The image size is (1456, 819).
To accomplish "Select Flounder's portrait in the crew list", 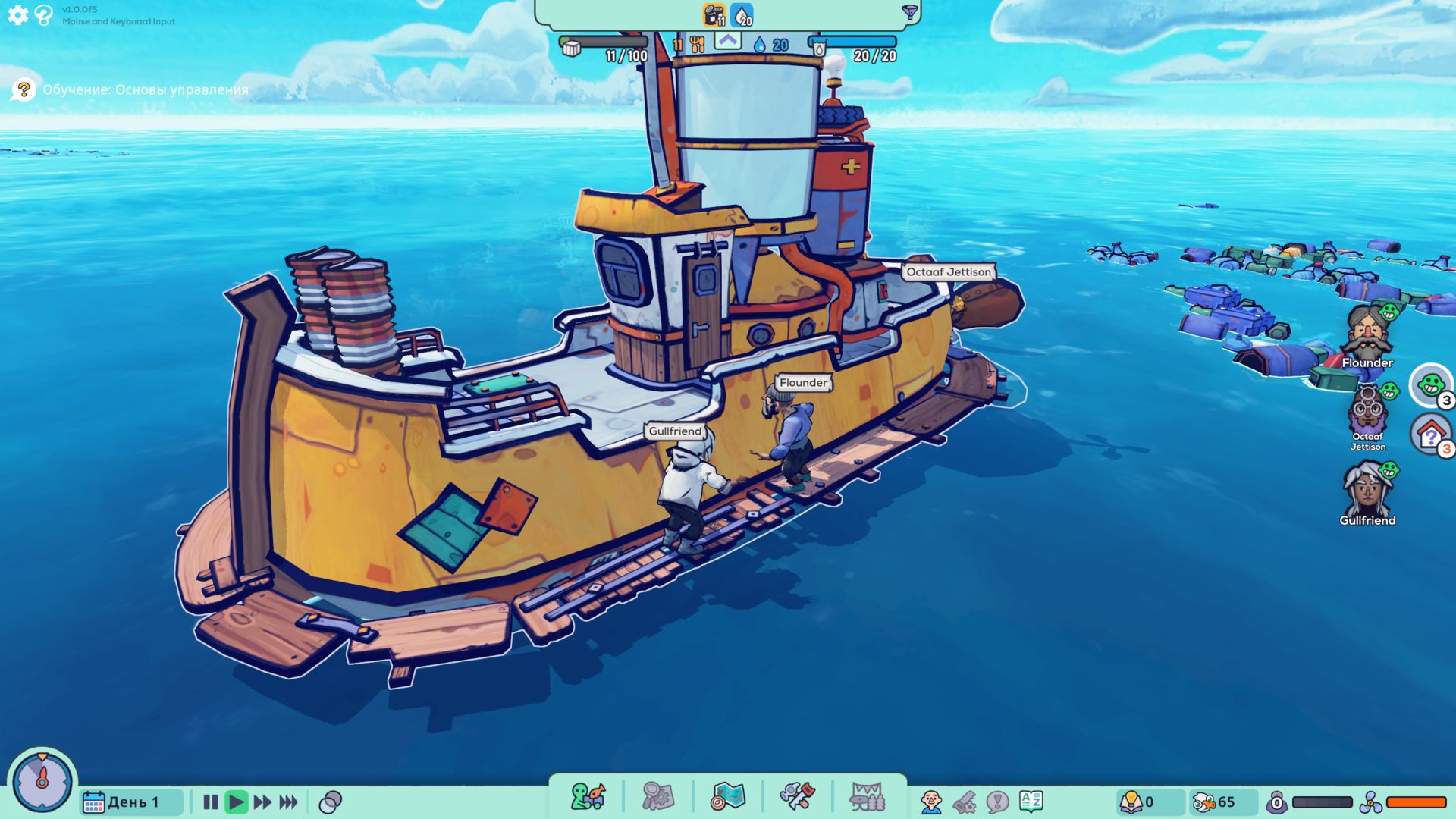I will pyautogui.click(x=1367, y=334).
